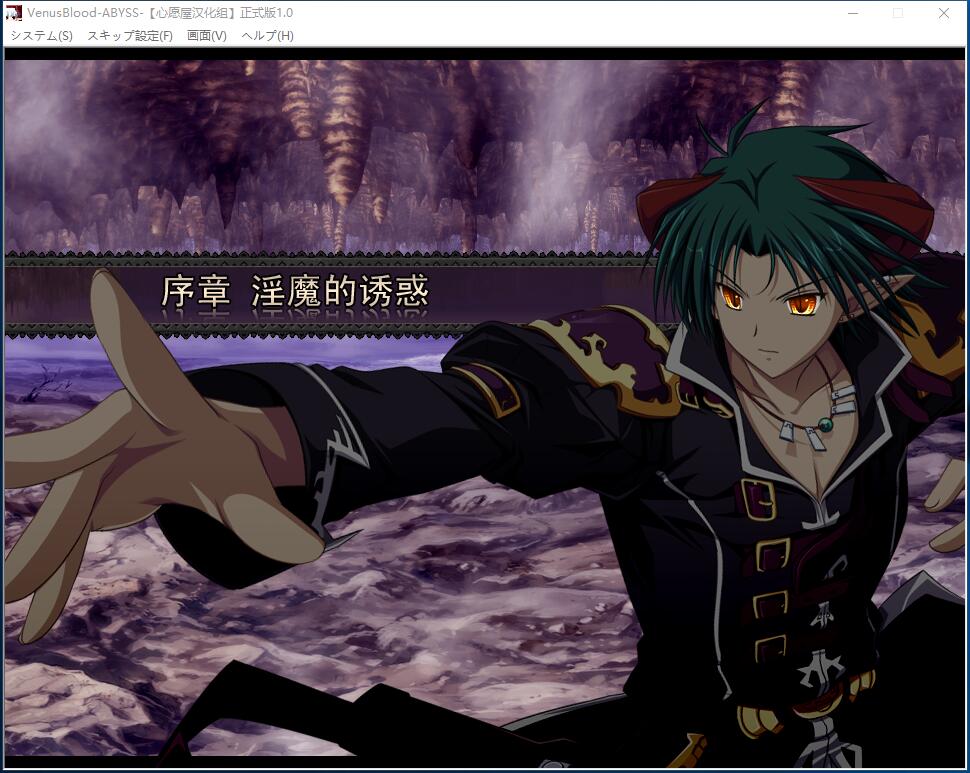Open the システム(S) menu
The width and height of the screenshot is (970, 773).
(x=41, y=35)
